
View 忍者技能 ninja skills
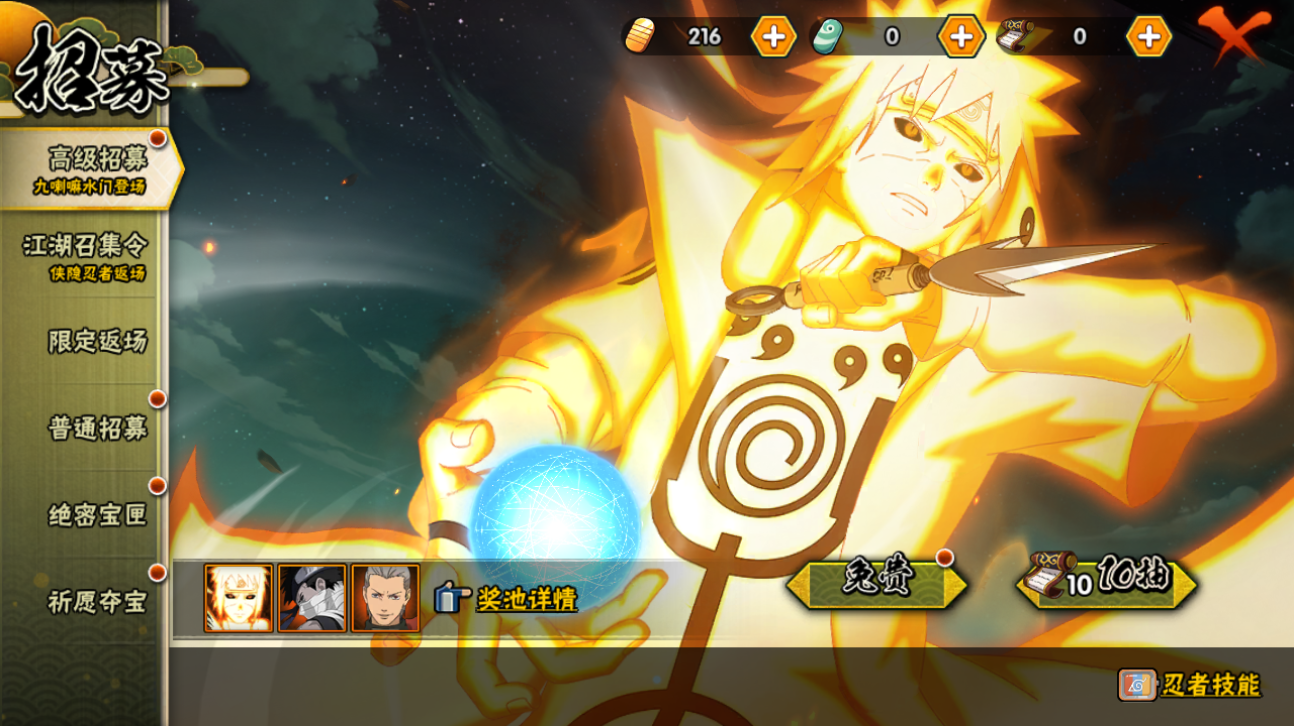coord(1190,685)
